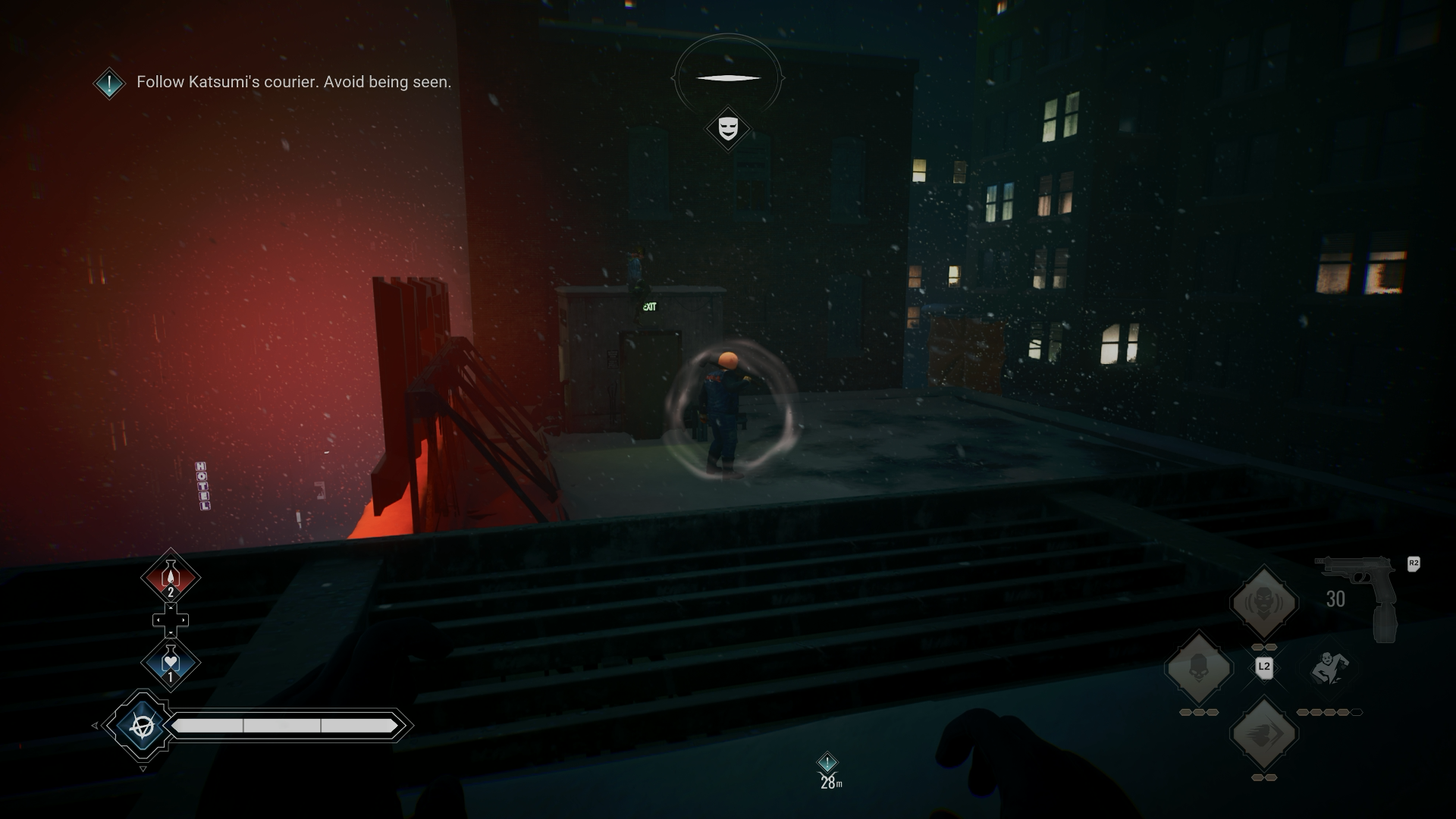Click the quest objective diamond icon
Viewport: 1456px width, 819px height.
coord(109,83)
